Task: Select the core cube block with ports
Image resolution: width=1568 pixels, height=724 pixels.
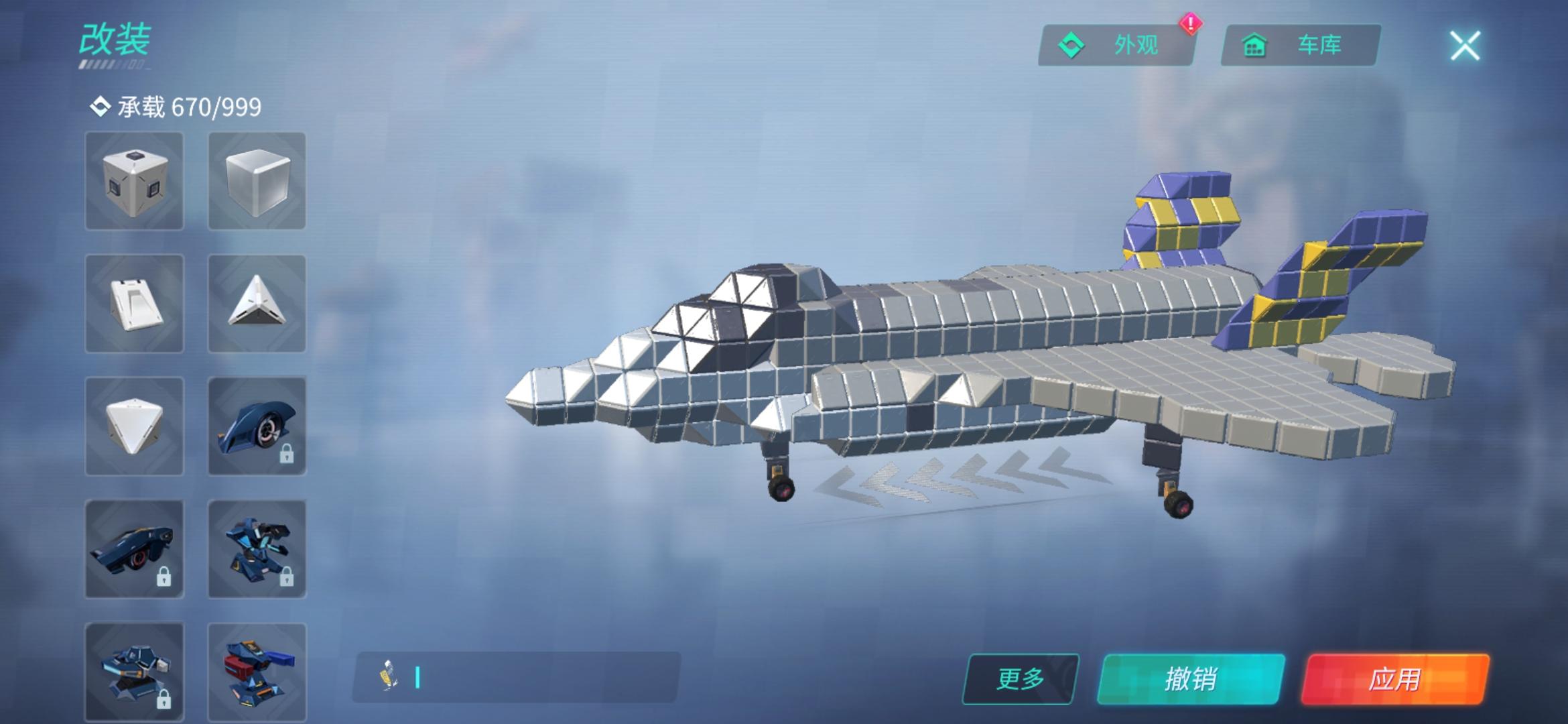Action: point(134,181)
